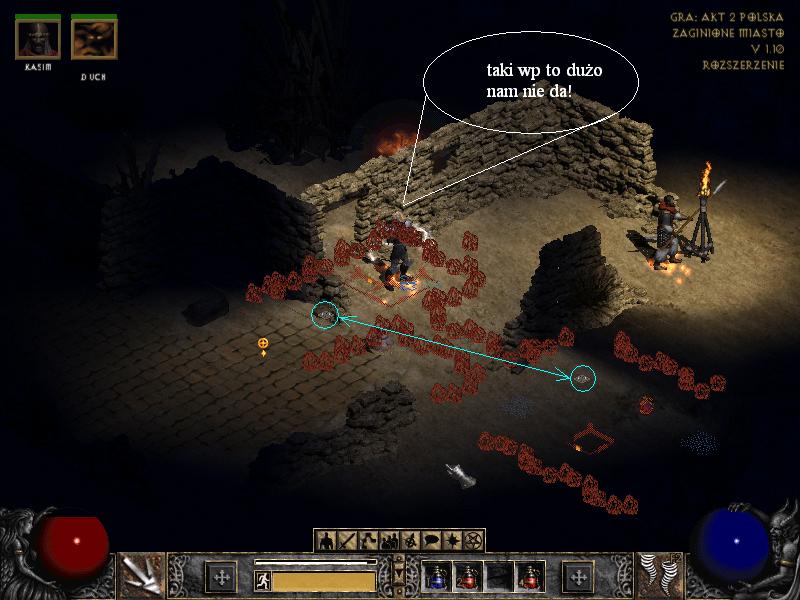Select the Kasim mercenary portrait

[x=38, y=39]
